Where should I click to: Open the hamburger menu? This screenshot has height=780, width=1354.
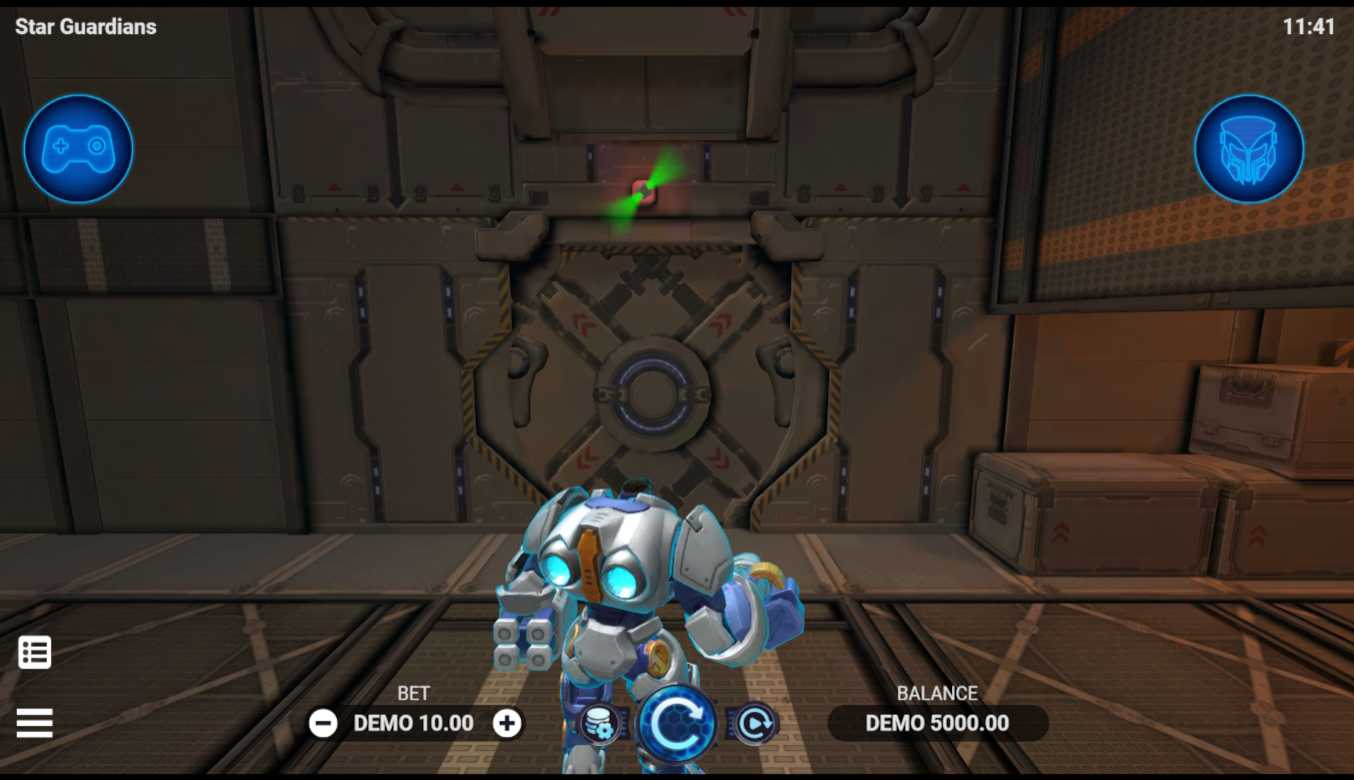click(x=34, y=723)
